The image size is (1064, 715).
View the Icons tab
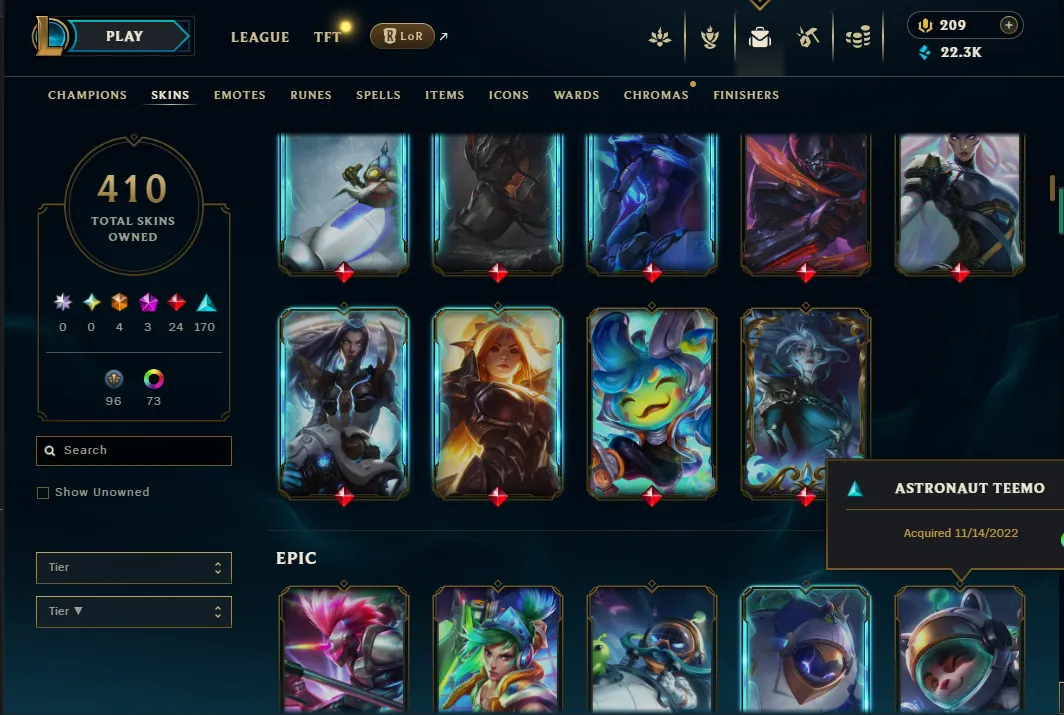point(509,95)
